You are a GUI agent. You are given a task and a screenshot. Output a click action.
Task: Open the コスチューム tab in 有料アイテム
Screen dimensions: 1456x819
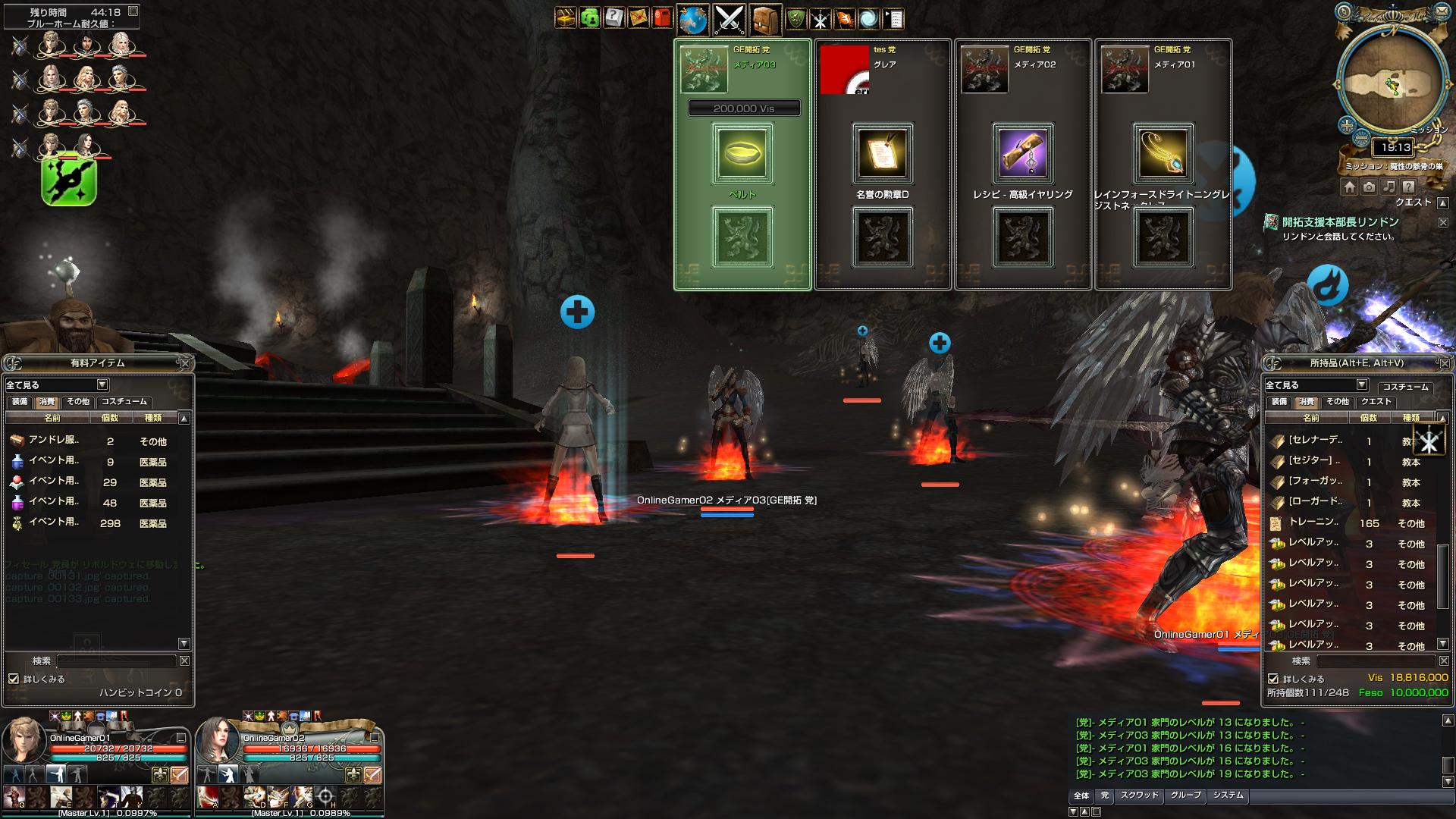124,402
